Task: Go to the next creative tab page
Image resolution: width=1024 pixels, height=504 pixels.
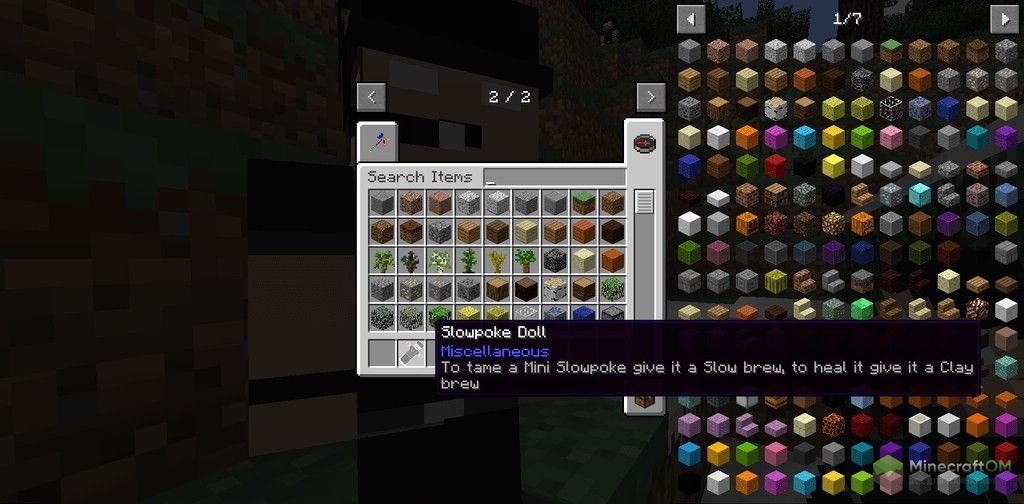Action: pyautogui.click(x=651, y=97)
